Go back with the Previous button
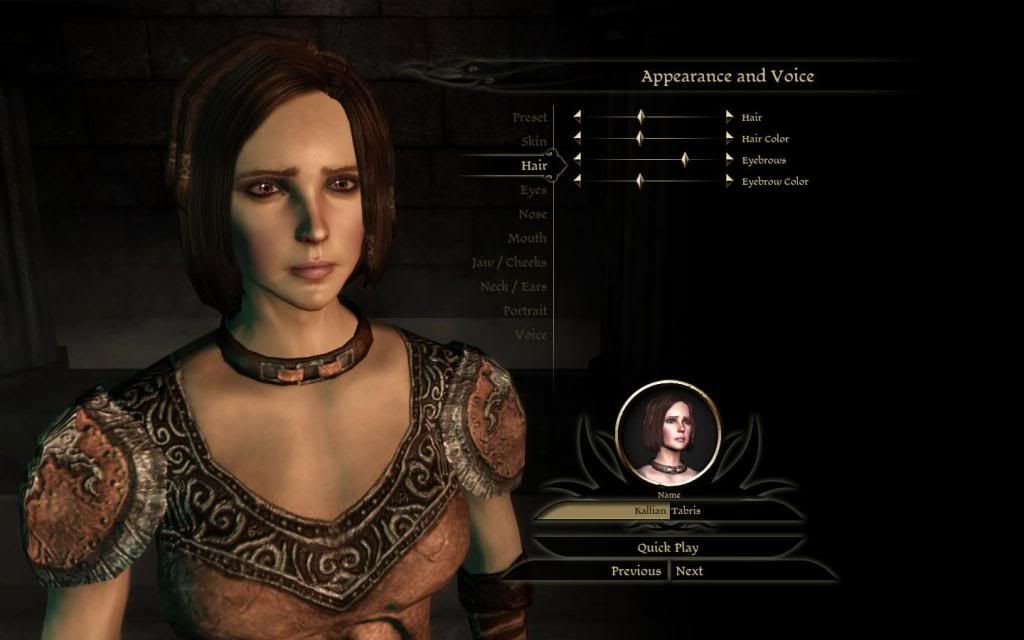This screenshot has height=640, width=1024. coord(636,571)
